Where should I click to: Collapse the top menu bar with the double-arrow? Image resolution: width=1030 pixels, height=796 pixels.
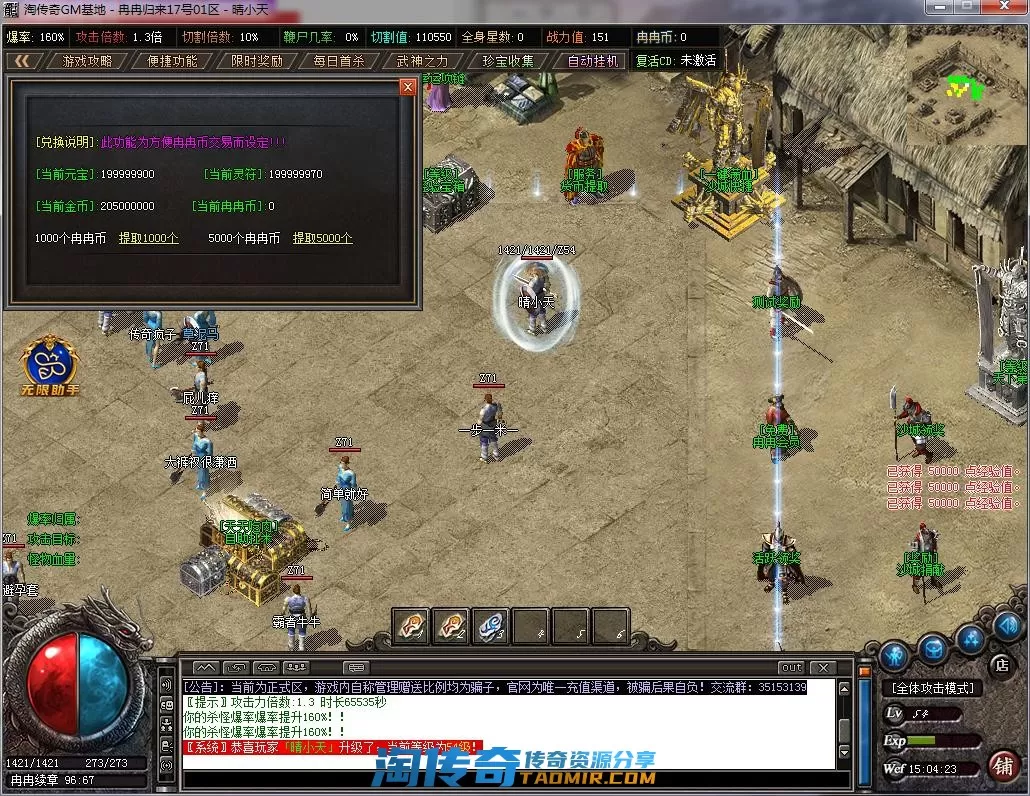coord(22,60)
